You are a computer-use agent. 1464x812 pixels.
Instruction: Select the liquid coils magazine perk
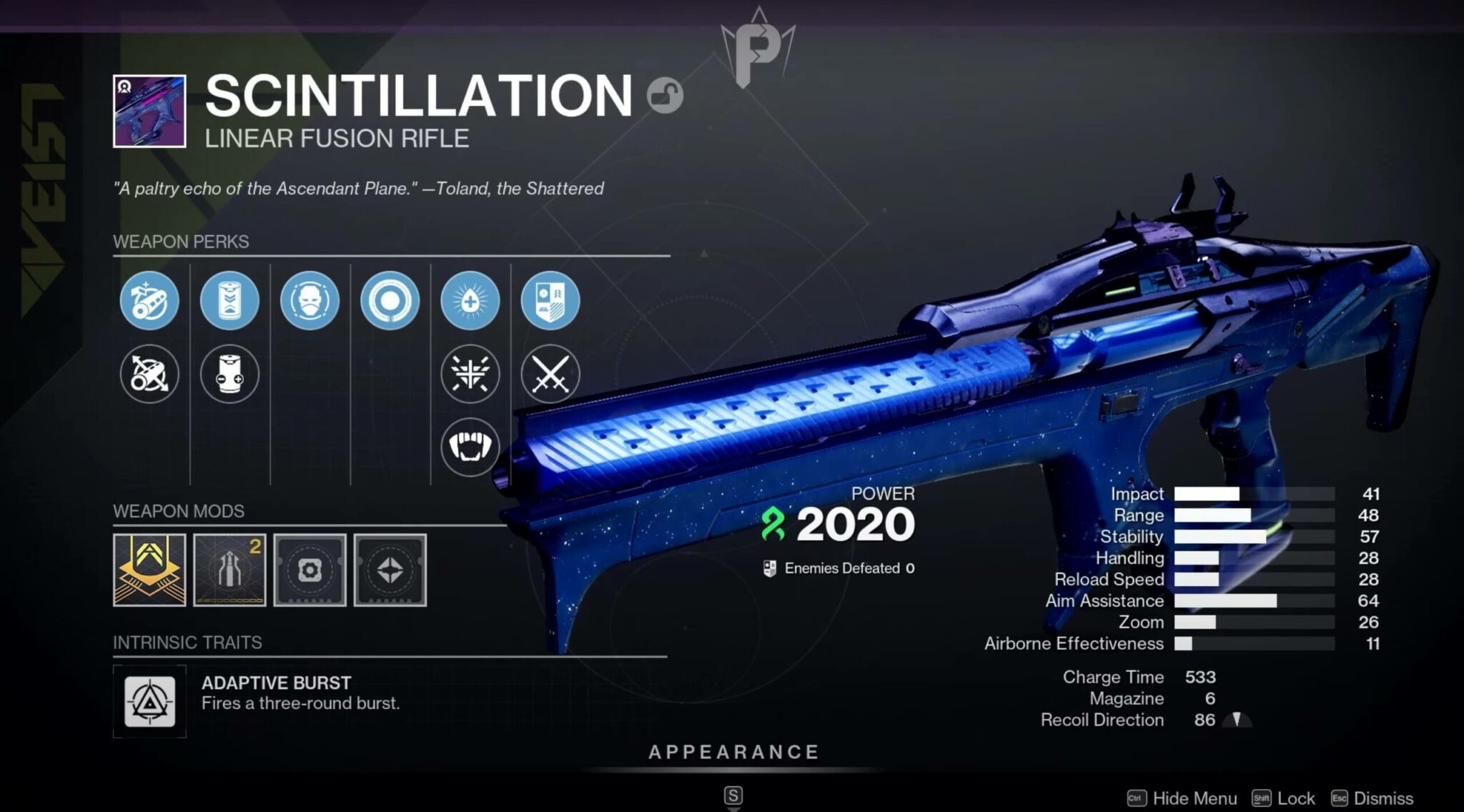coord(229,302)
